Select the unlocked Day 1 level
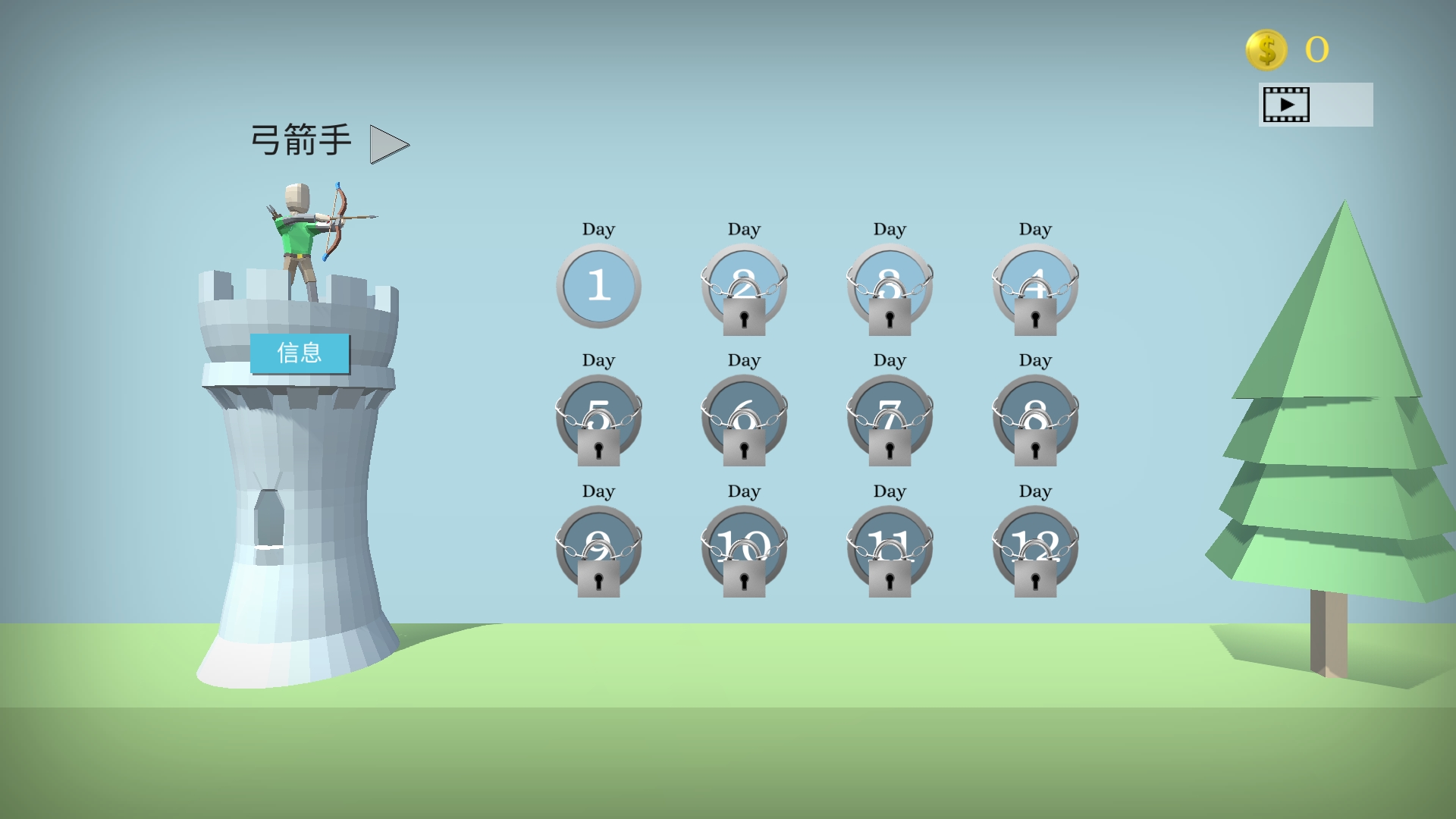The height and width of the screenshot is (819, 1456). (x=598, y=287)
